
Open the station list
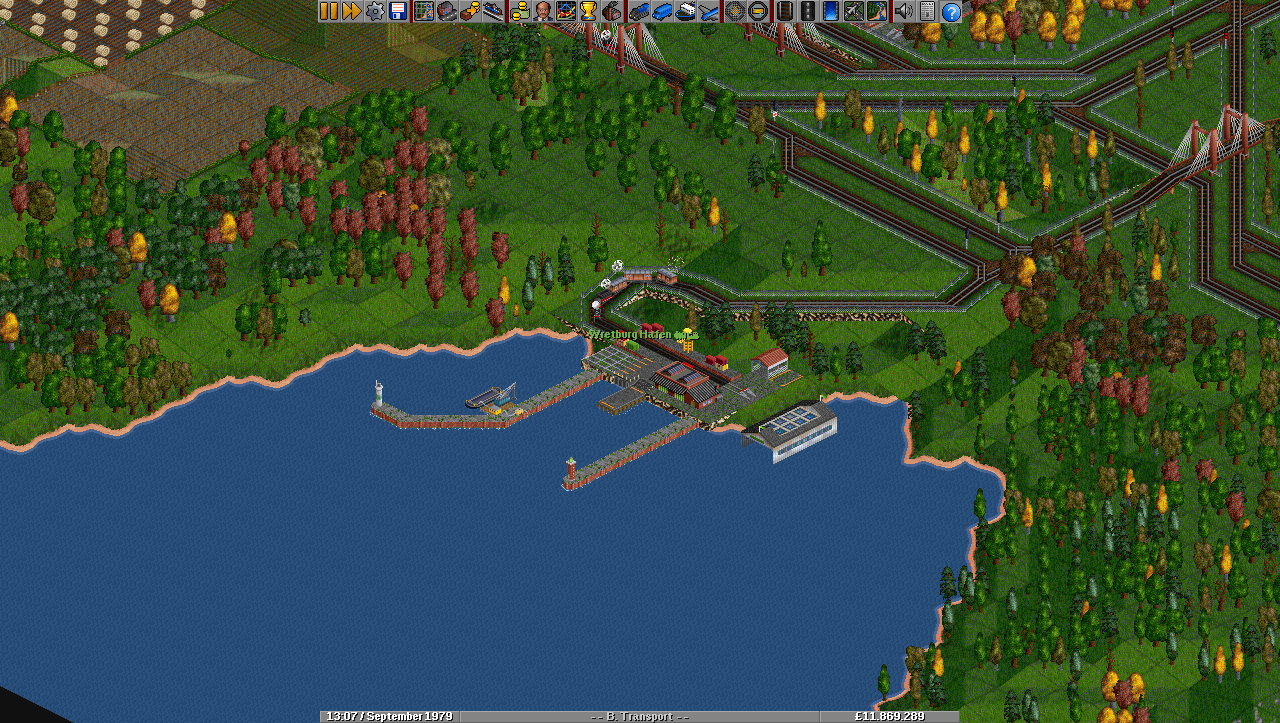(493, 11)
